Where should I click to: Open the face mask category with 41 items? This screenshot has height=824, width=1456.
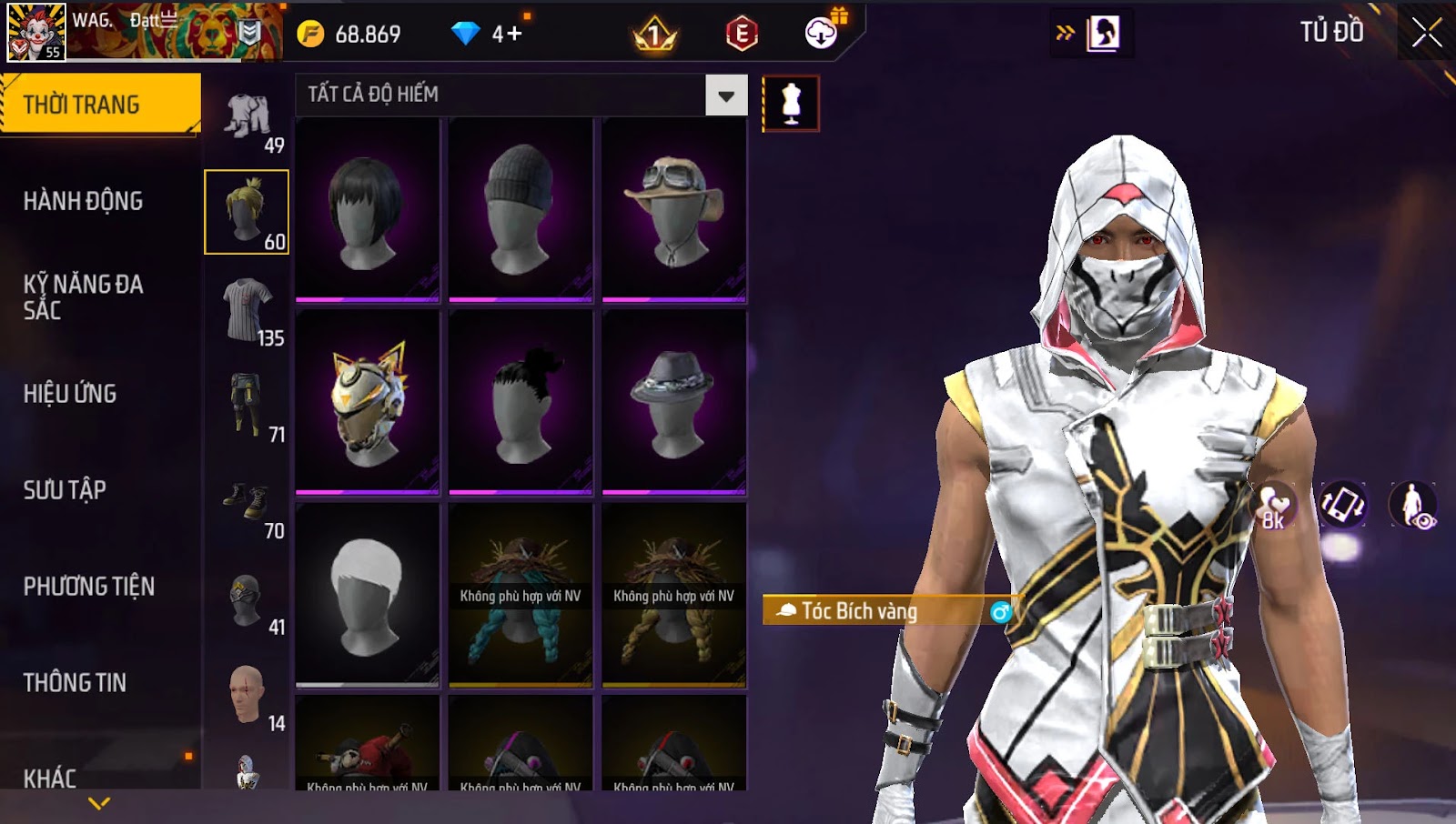point(248,601)
